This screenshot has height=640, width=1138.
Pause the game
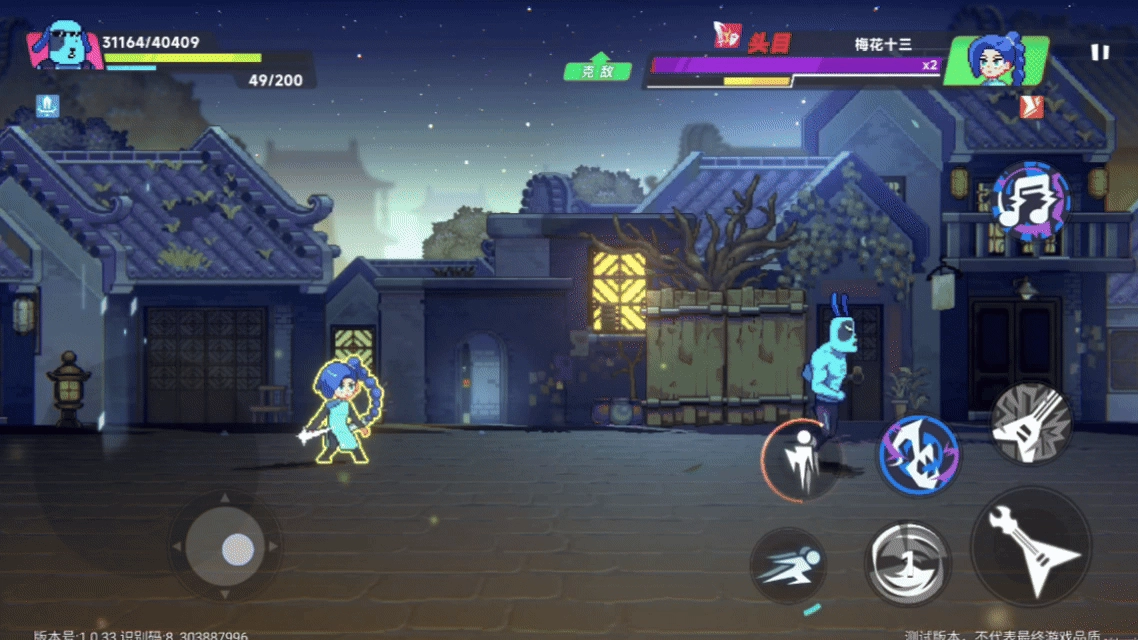tap(1100, 53)
